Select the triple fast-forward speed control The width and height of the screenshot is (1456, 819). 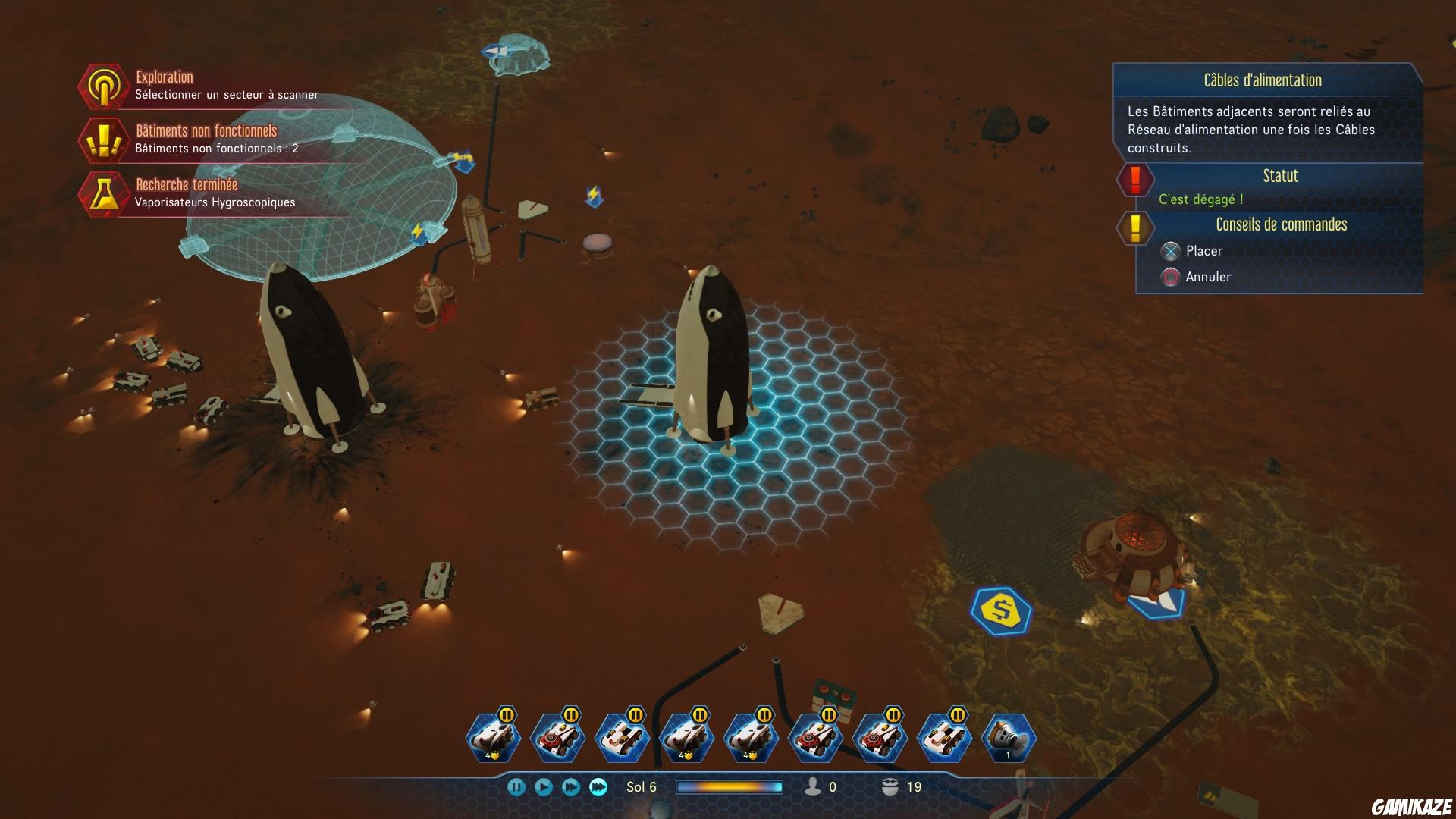[x=598, y=787]
